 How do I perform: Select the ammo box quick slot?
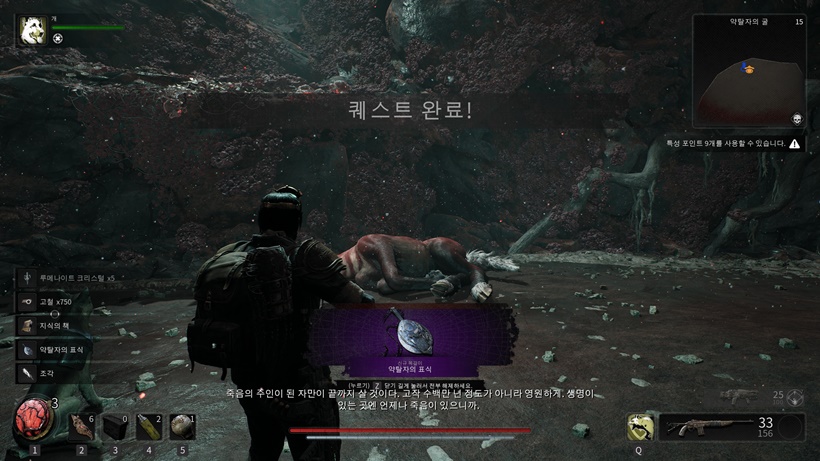pyautogui.click(x=115, y=427)
